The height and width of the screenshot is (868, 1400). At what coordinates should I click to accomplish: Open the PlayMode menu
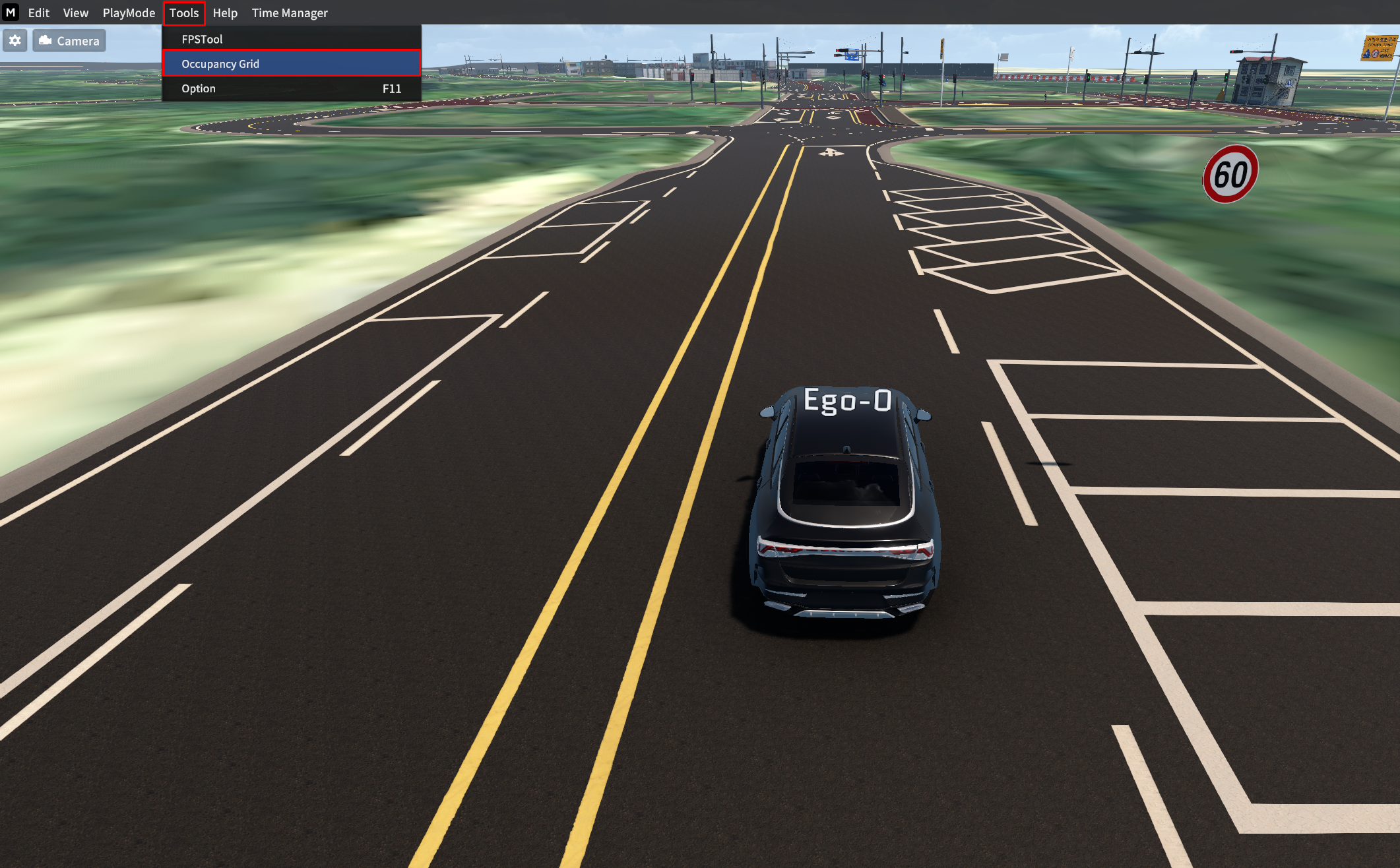(x=129, y=13)
